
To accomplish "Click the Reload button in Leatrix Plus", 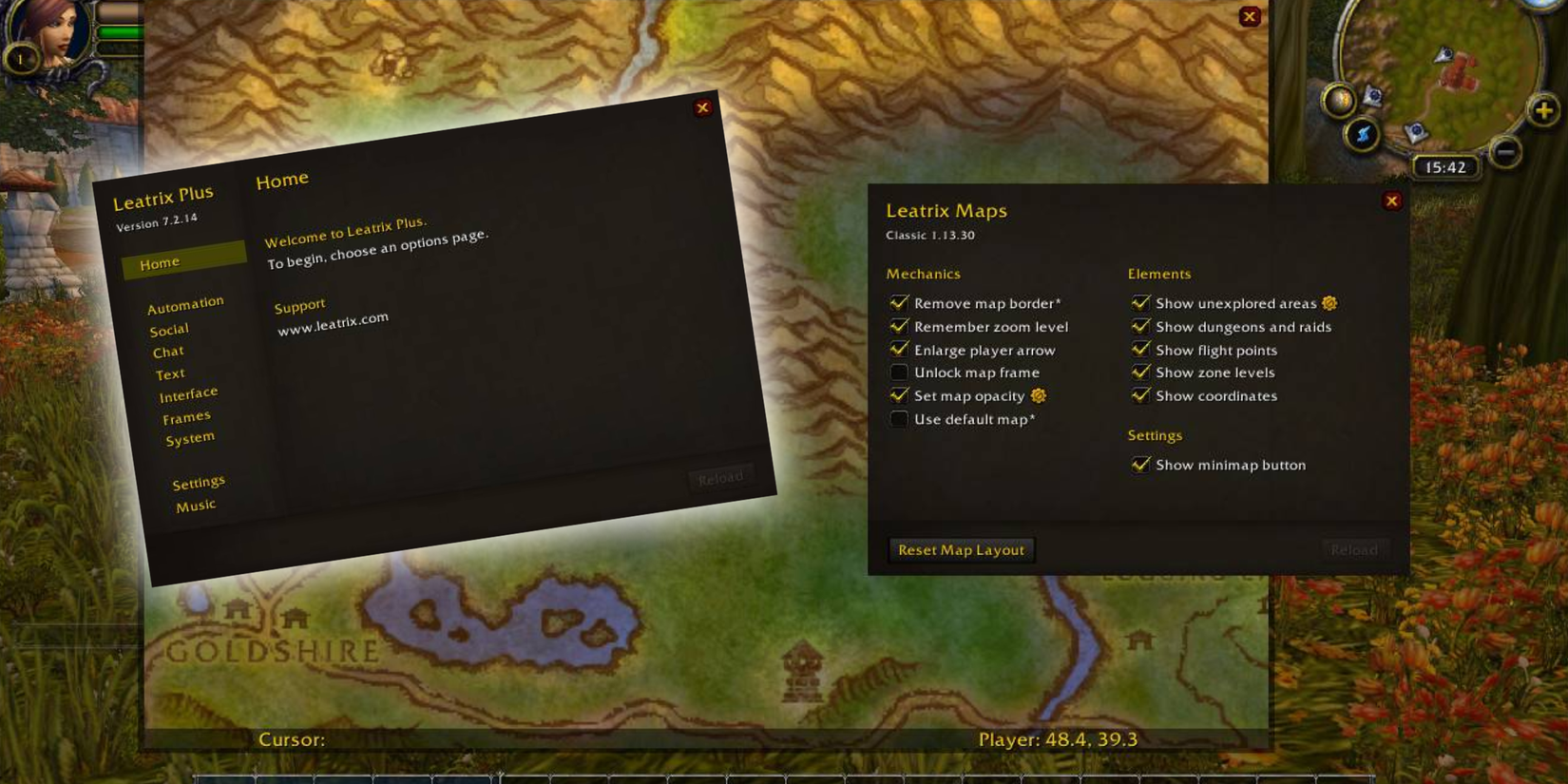I will [721, 476].
